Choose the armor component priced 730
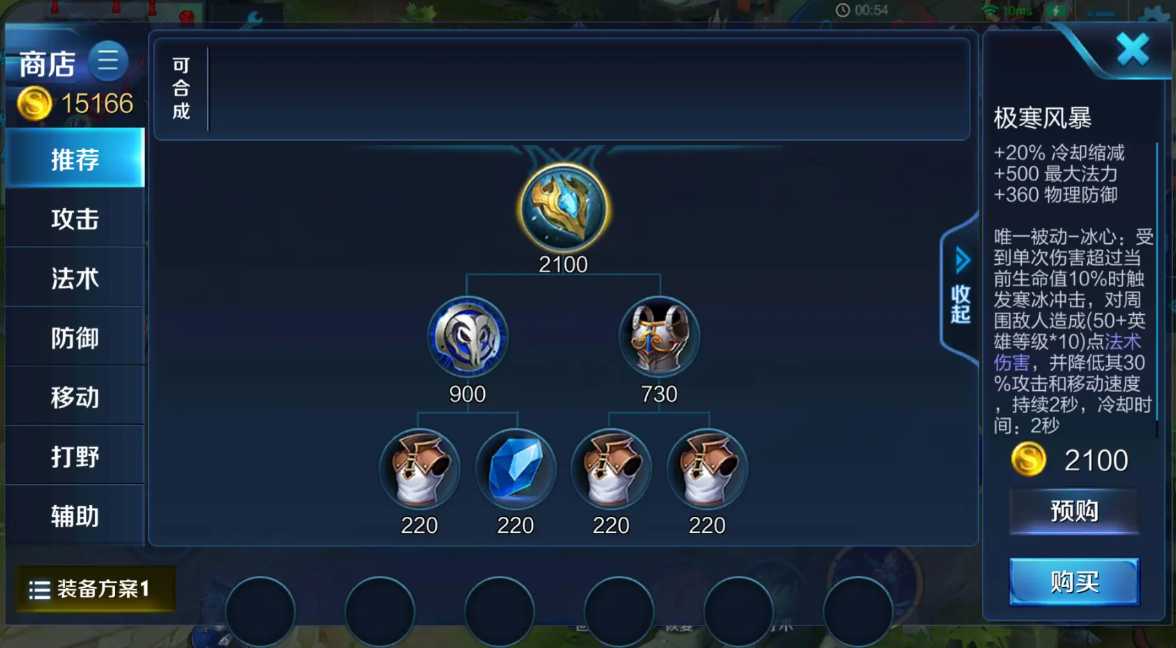1176x648 pixels. coord(659,337)
